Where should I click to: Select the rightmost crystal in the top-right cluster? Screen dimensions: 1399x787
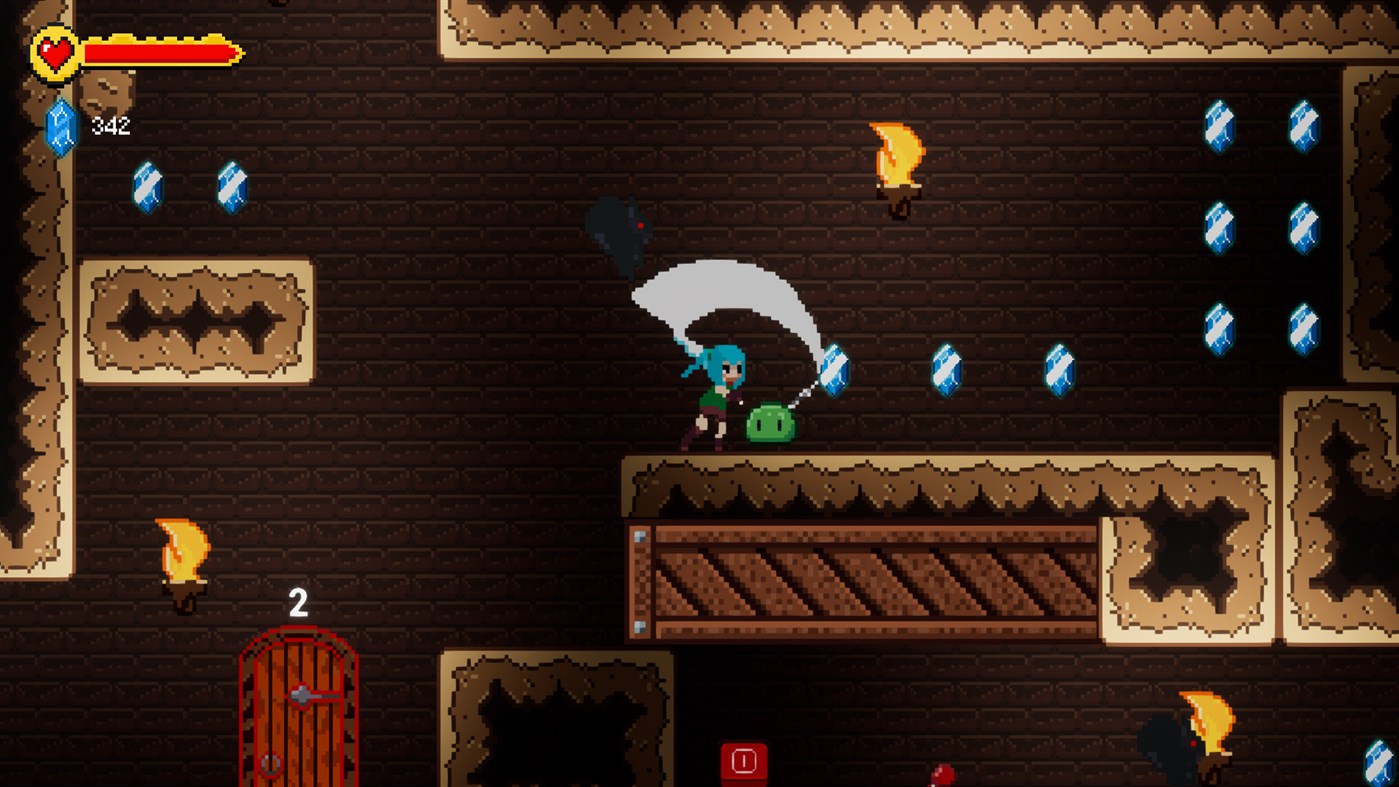coord(1306,128)
